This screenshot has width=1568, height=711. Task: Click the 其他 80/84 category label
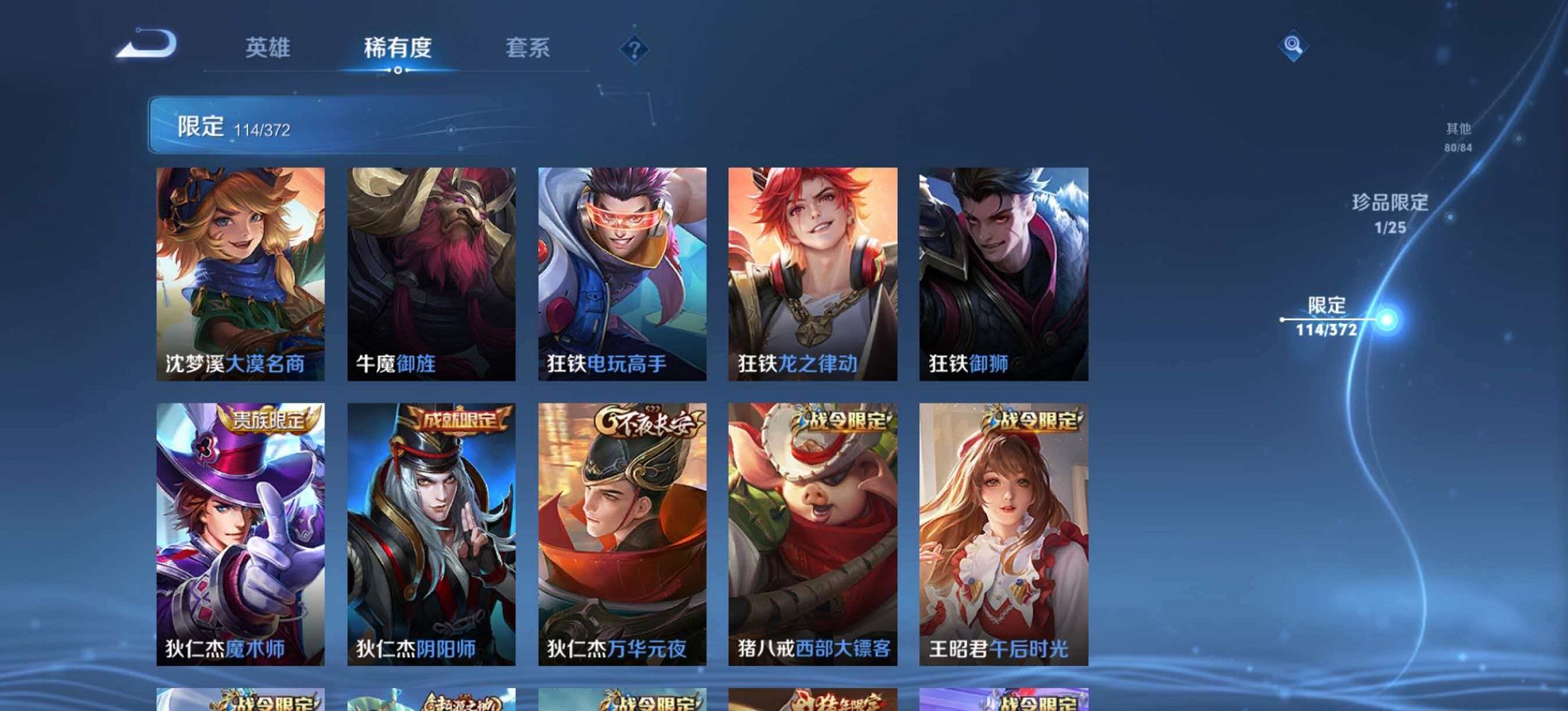click(1459, 133)
